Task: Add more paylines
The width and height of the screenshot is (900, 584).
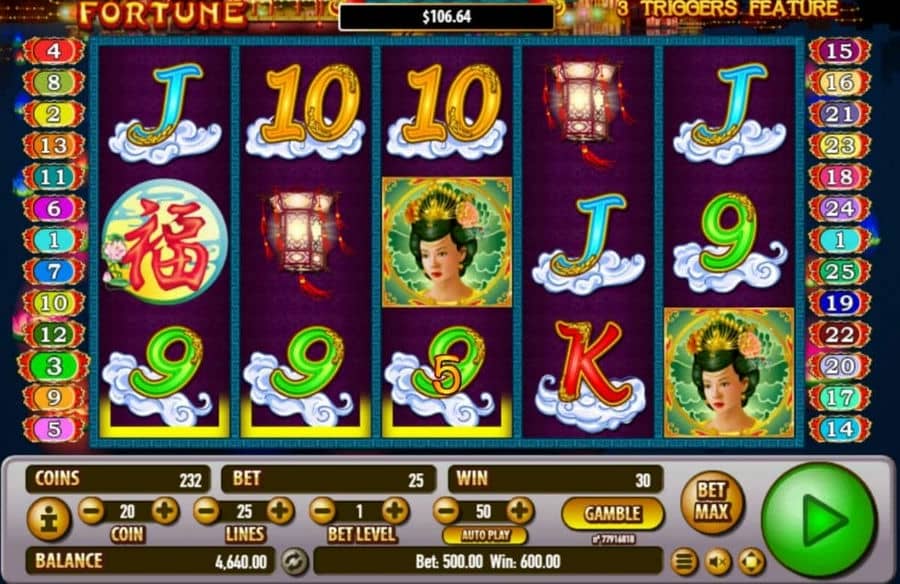Action: [280, 511]
